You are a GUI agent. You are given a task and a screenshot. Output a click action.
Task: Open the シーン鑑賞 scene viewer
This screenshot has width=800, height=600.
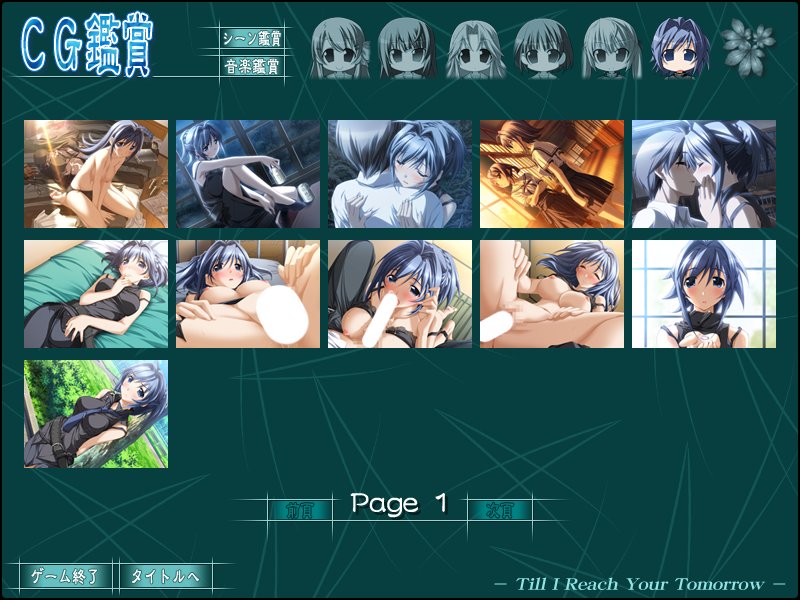click(x=252, y=39)
